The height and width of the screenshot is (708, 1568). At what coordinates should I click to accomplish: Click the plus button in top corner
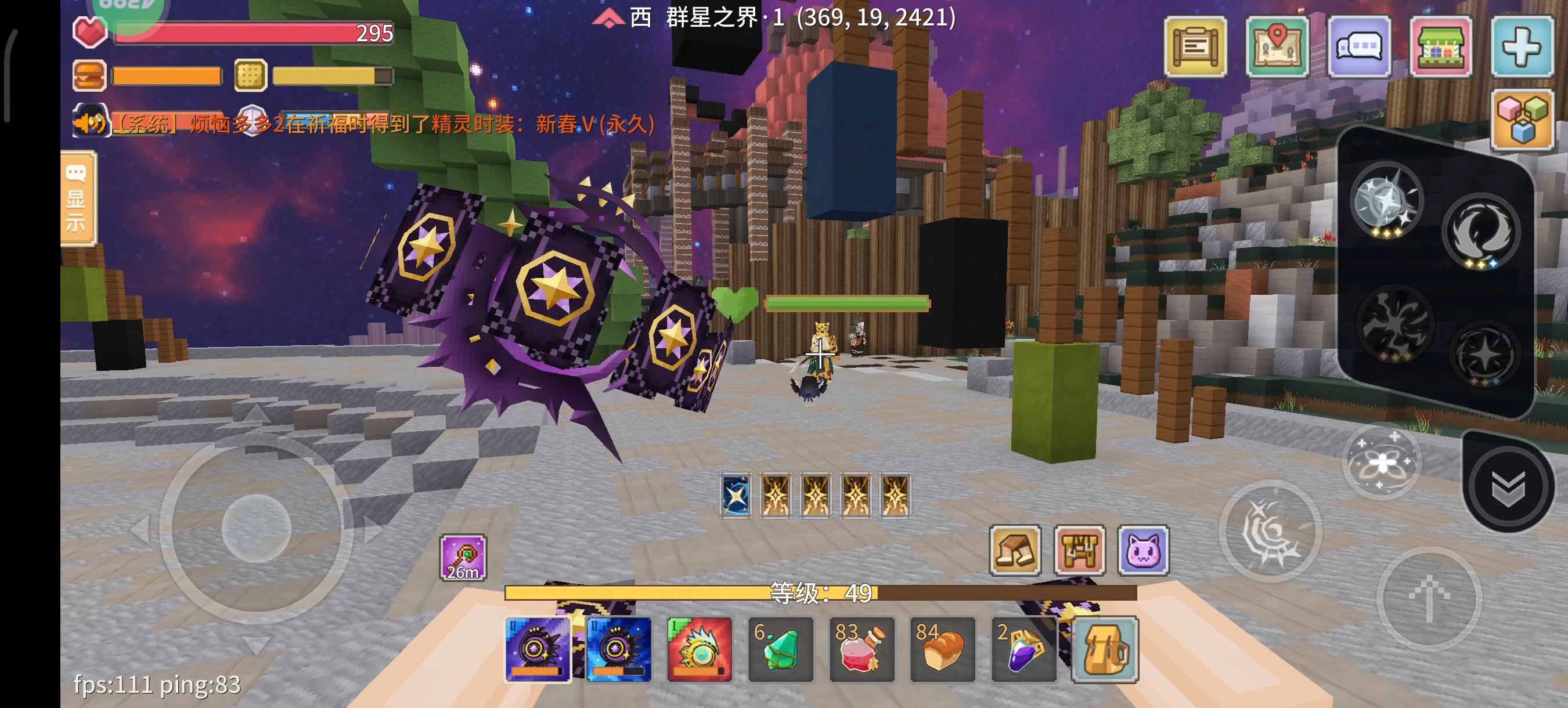(1521, 47)
